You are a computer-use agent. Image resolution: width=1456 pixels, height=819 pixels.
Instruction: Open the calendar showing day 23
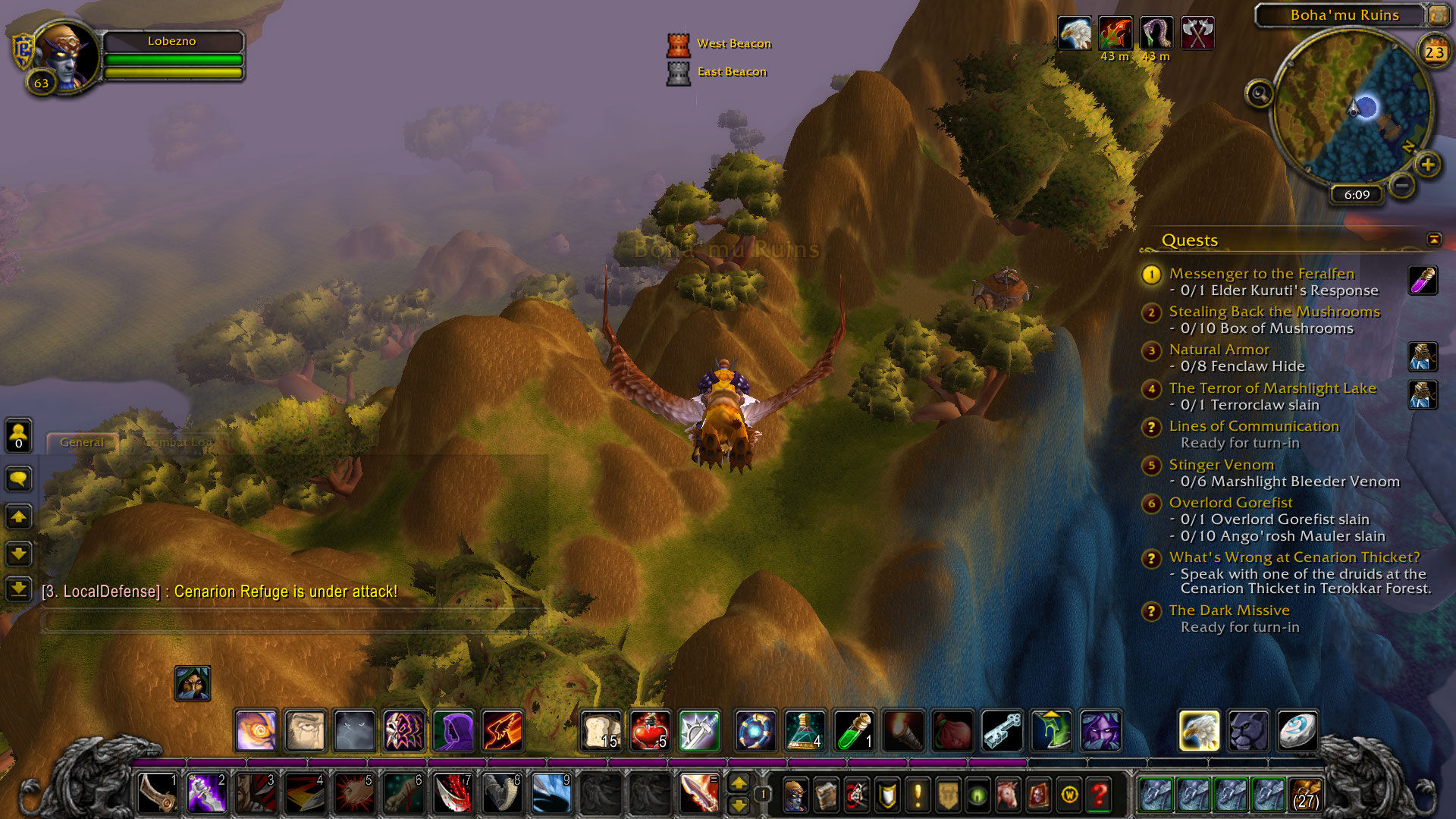(1434, 52)
